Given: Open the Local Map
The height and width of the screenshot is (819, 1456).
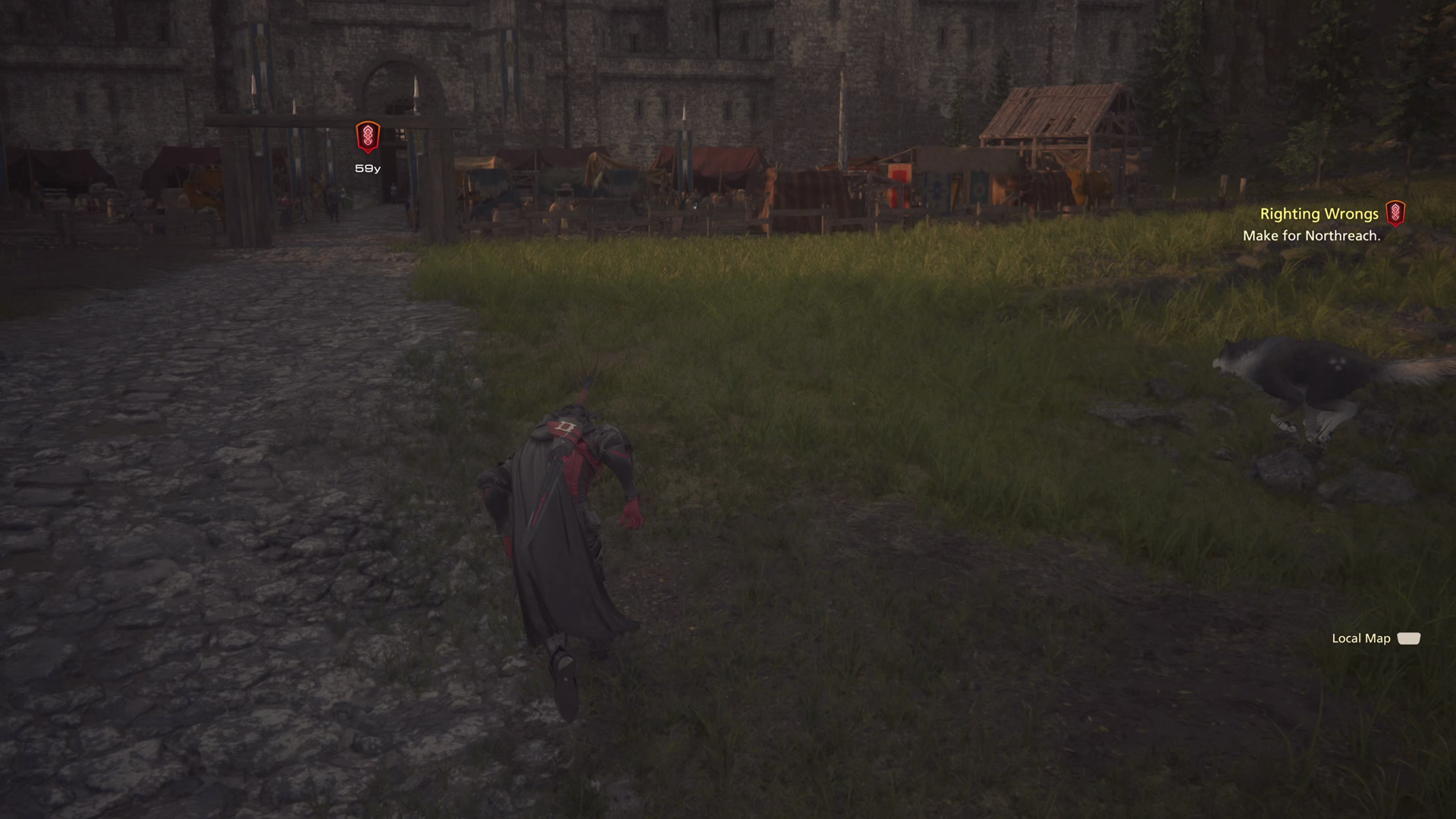Looking at the screenshot, I should click(x=1375, y=639).
